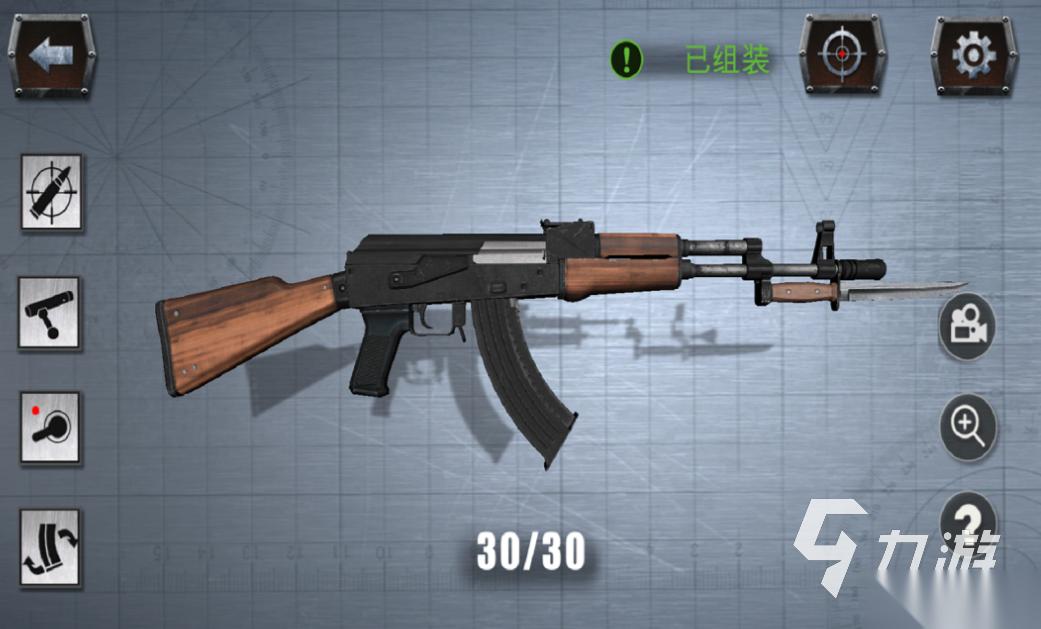Zoom in with the magnifier button
The image size is (1041, 629).
tap(967, 427)
